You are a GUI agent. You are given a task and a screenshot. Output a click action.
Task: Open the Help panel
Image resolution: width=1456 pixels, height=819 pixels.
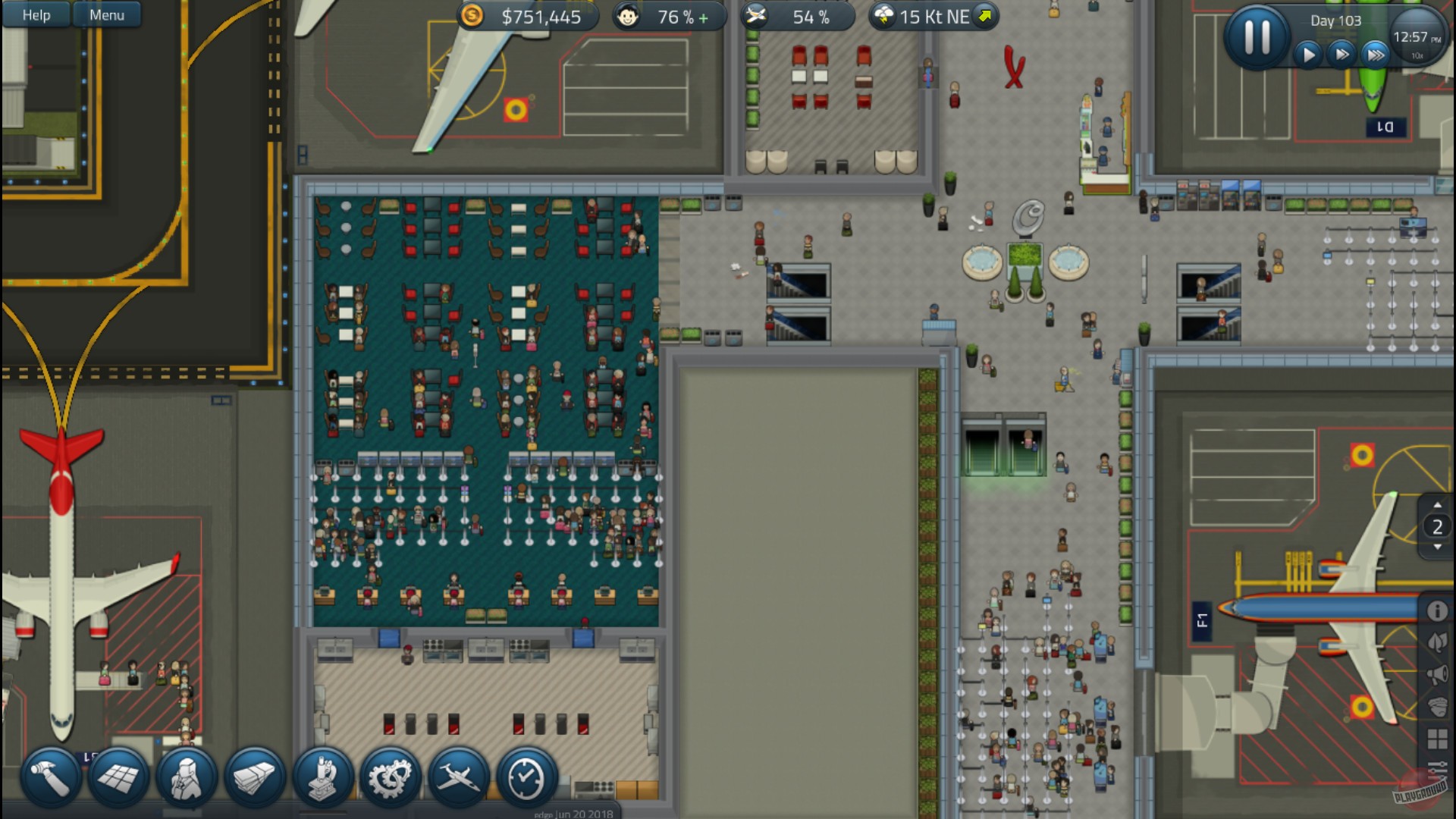click(x=35, y=14)
